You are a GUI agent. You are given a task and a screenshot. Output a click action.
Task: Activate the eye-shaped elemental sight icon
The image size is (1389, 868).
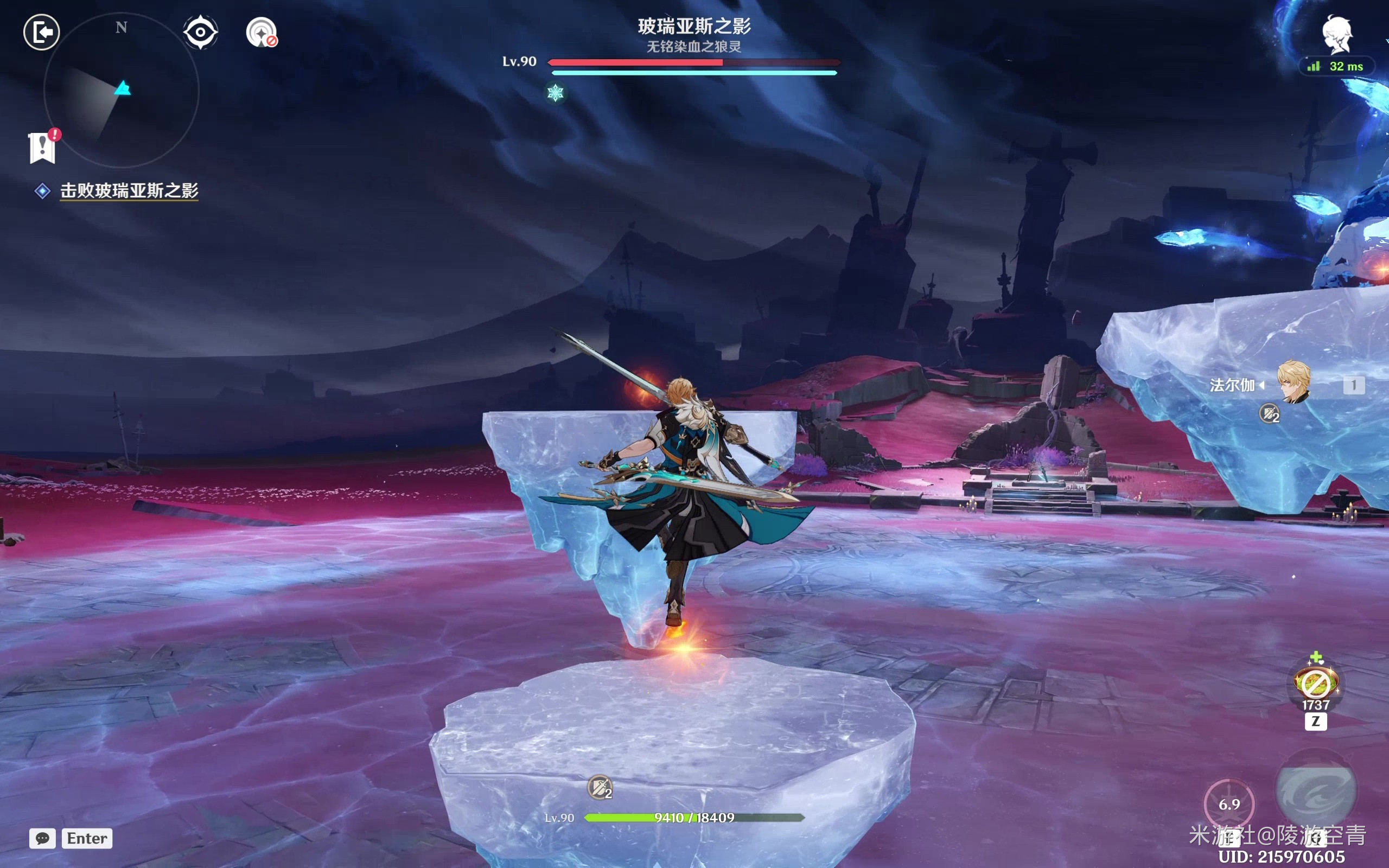(200, 32)
